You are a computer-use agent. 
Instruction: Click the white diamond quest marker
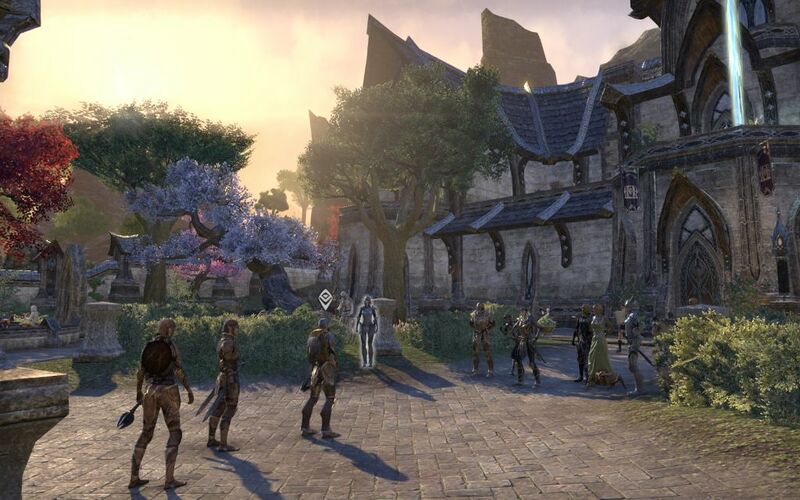click(325, 297)
